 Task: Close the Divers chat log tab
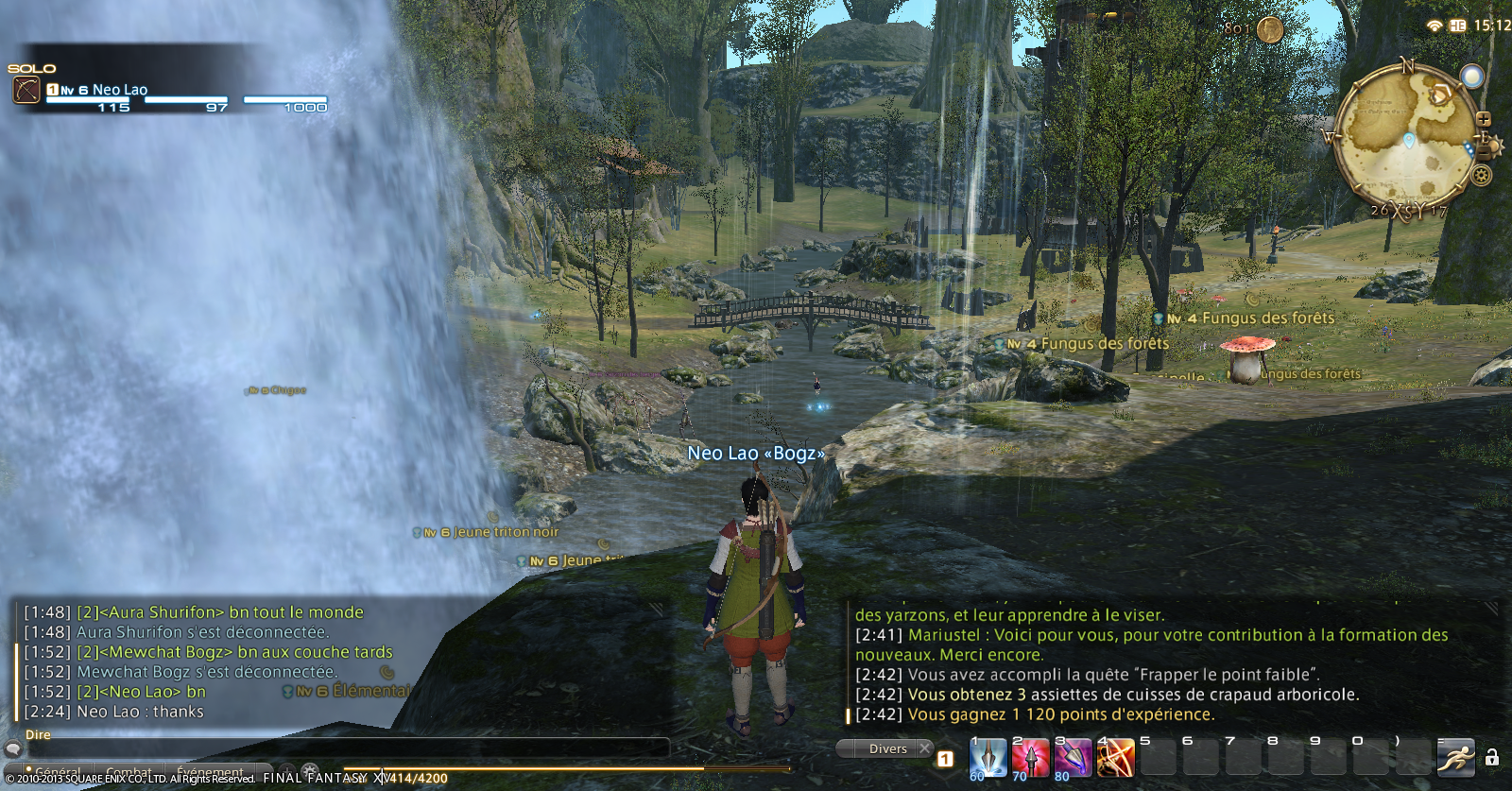coord(925,748)
